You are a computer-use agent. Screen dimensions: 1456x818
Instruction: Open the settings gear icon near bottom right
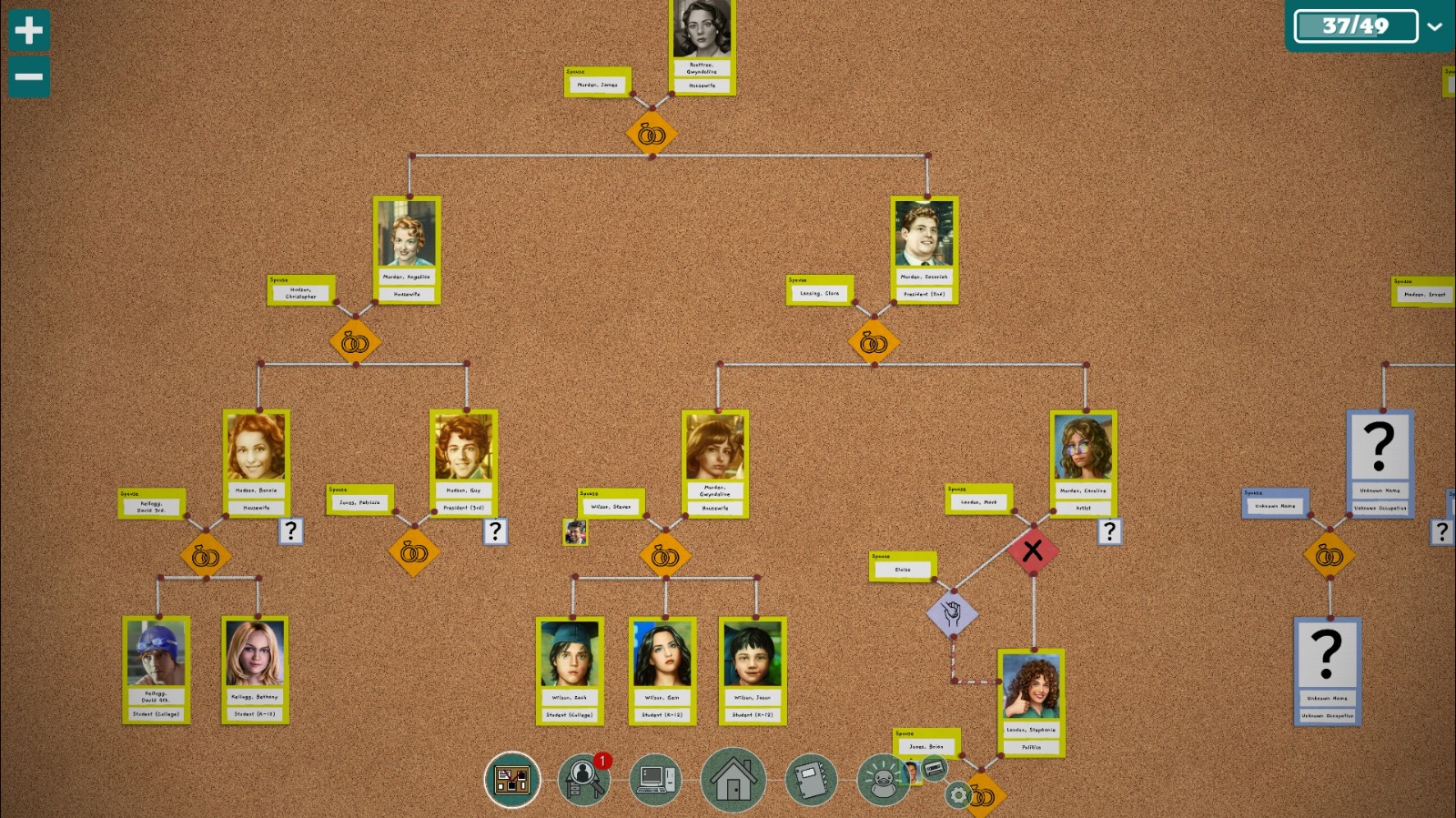(956, 795)
